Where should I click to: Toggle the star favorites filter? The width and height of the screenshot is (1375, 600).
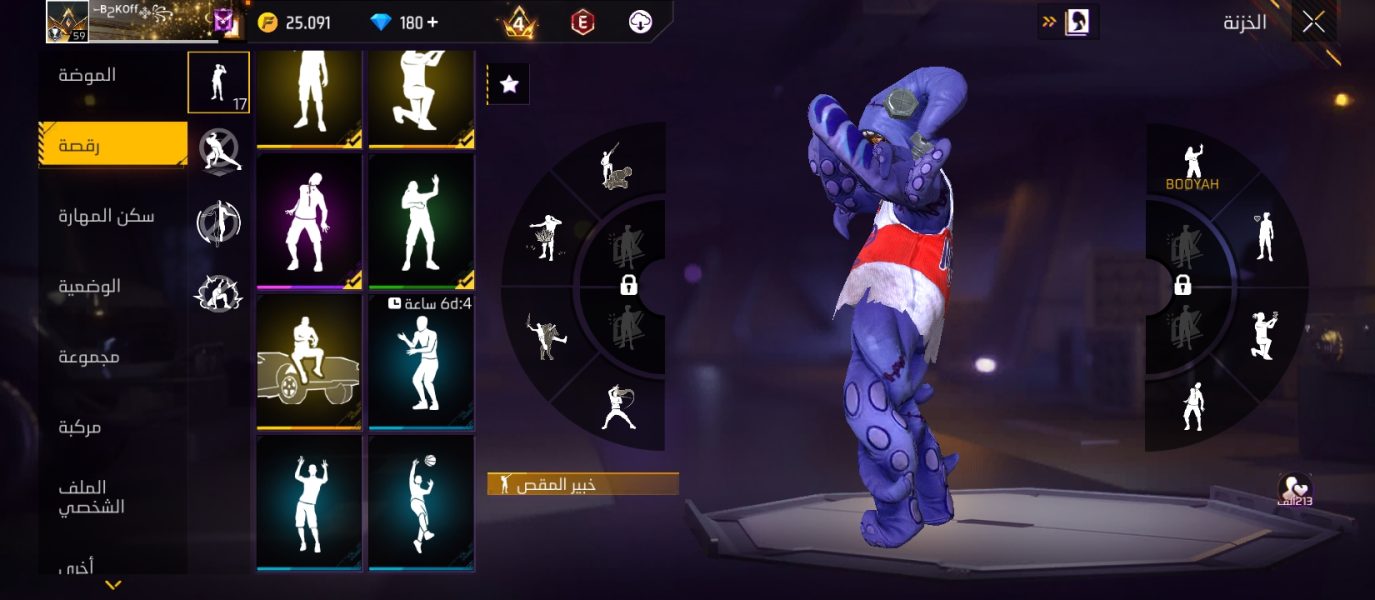[509, 85]
